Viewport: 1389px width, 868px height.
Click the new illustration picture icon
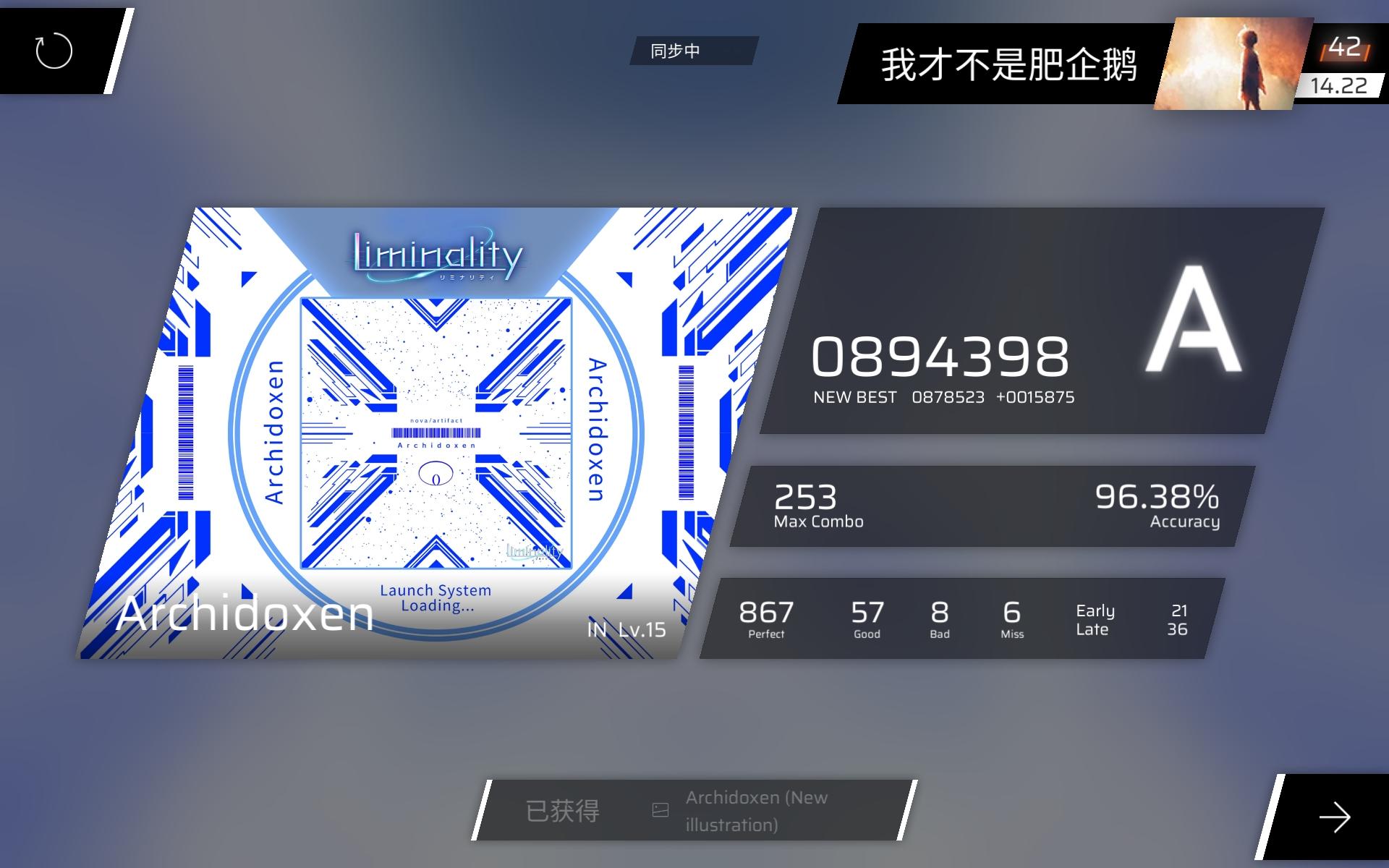660,809
